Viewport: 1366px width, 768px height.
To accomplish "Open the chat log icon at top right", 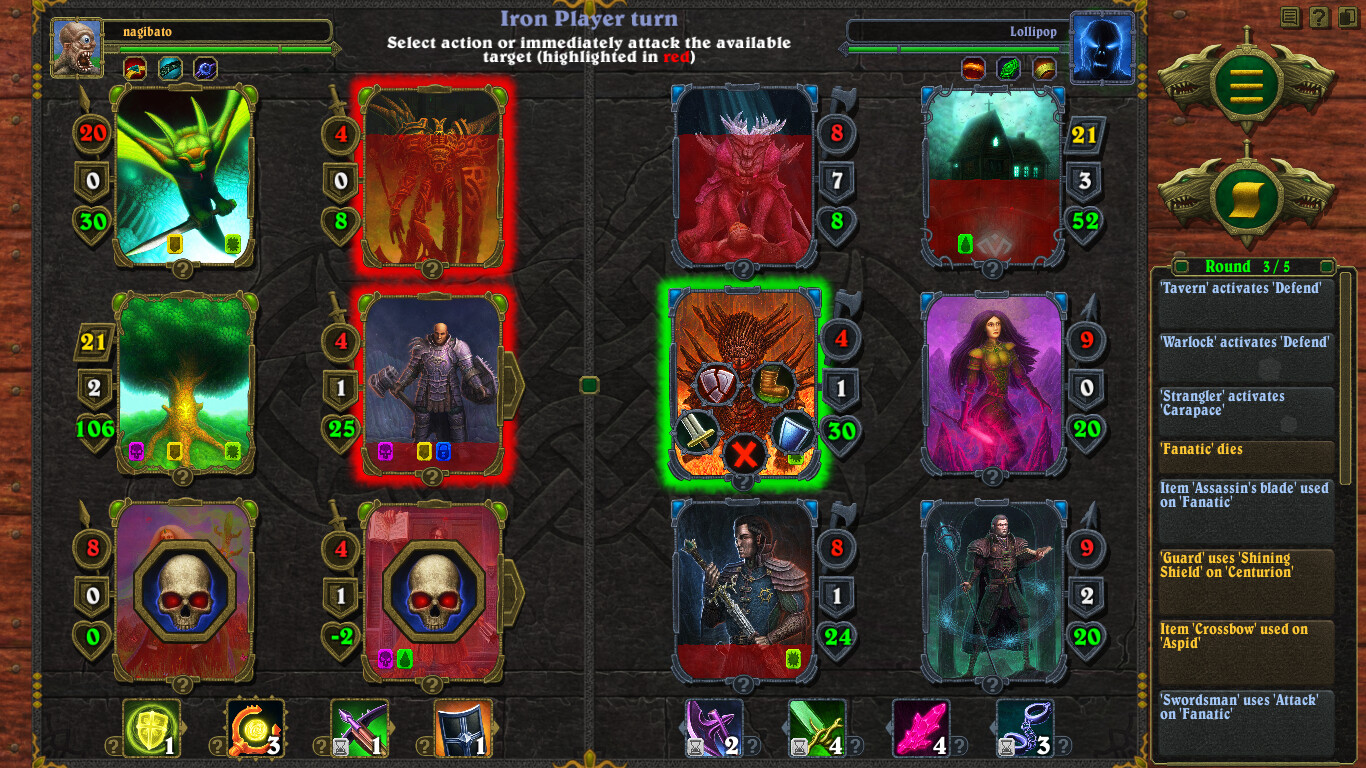I will (x=1290, y=17).
